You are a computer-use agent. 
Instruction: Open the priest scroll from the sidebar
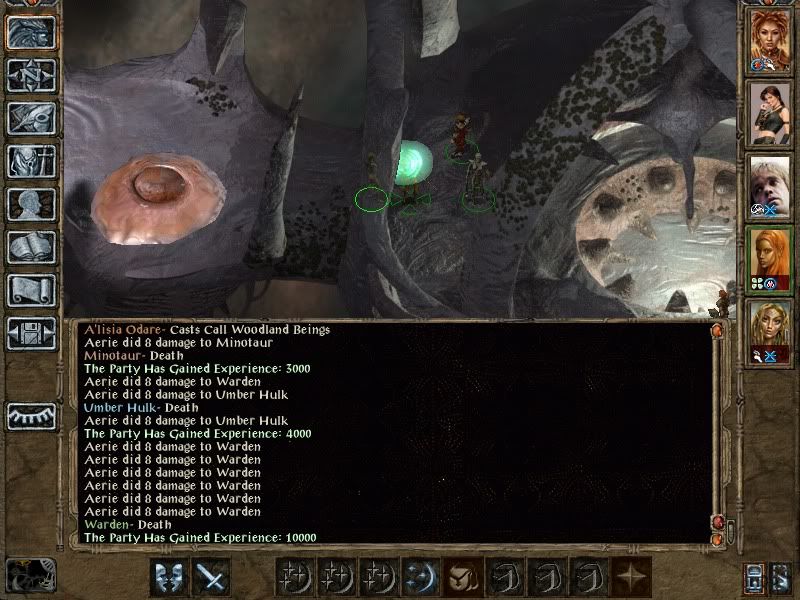[31, 290]
